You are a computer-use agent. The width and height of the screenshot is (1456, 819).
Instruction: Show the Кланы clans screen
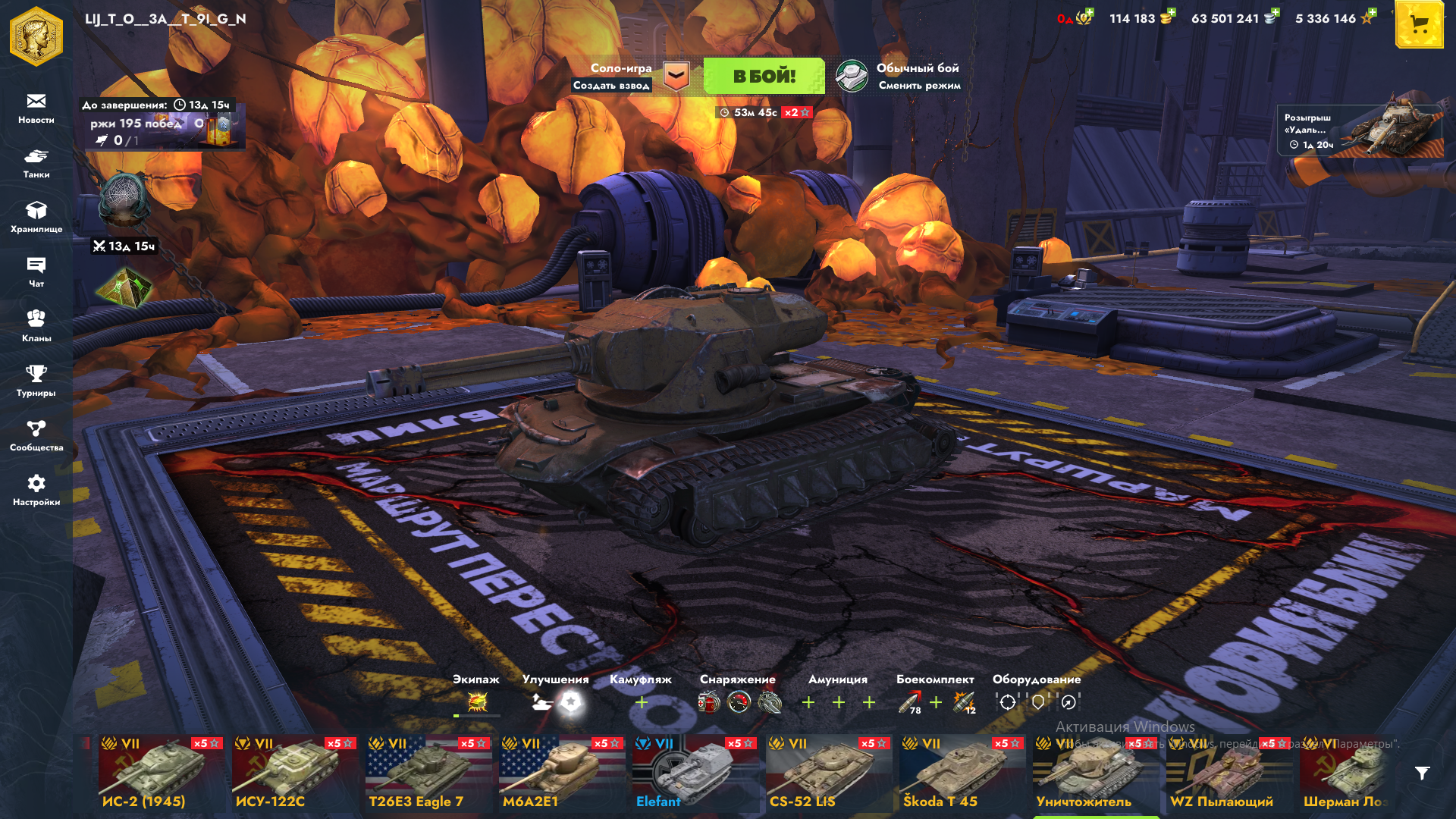point(36,327)
